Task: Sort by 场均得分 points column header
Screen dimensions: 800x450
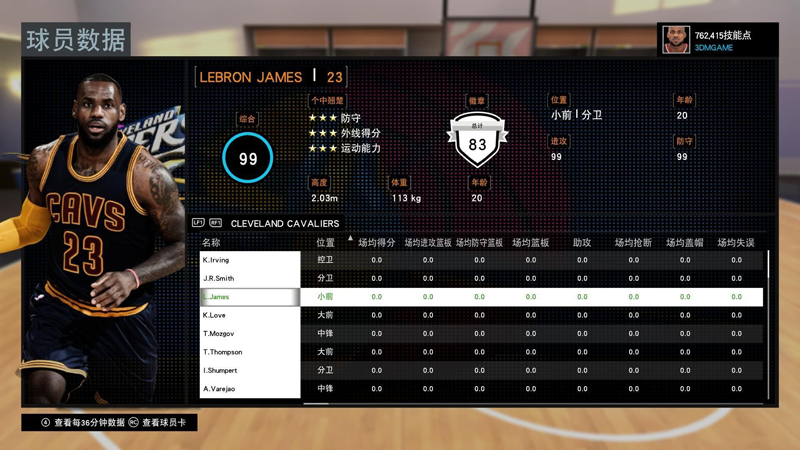Action: point(377,243)
